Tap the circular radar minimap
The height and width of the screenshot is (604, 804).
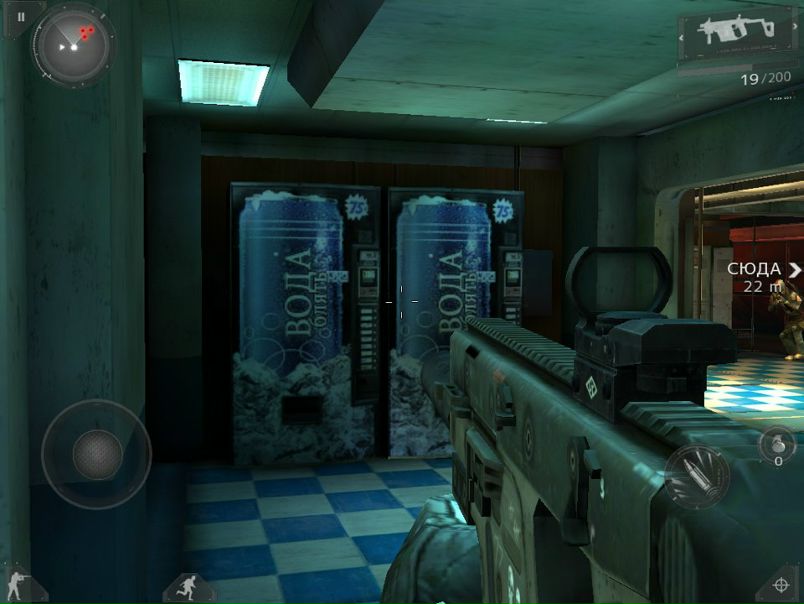point(74,44)
